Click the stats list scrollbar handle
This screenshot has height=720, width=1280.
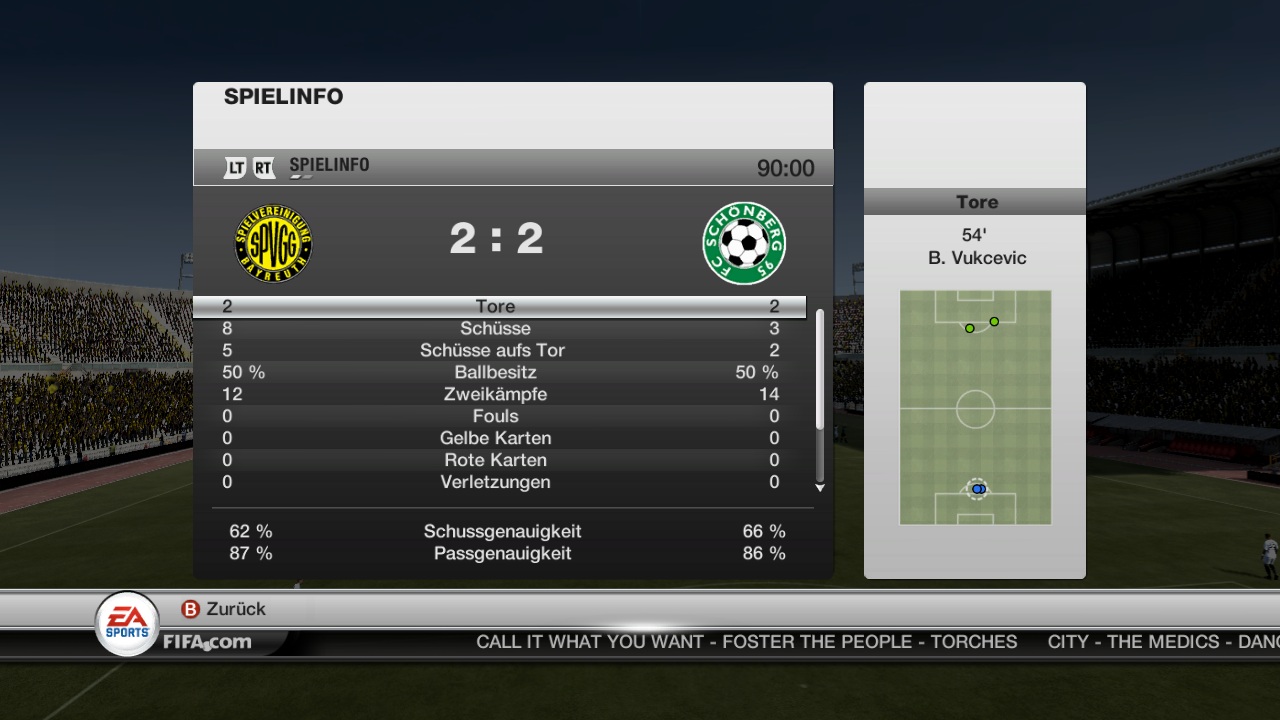click(820, 370)
